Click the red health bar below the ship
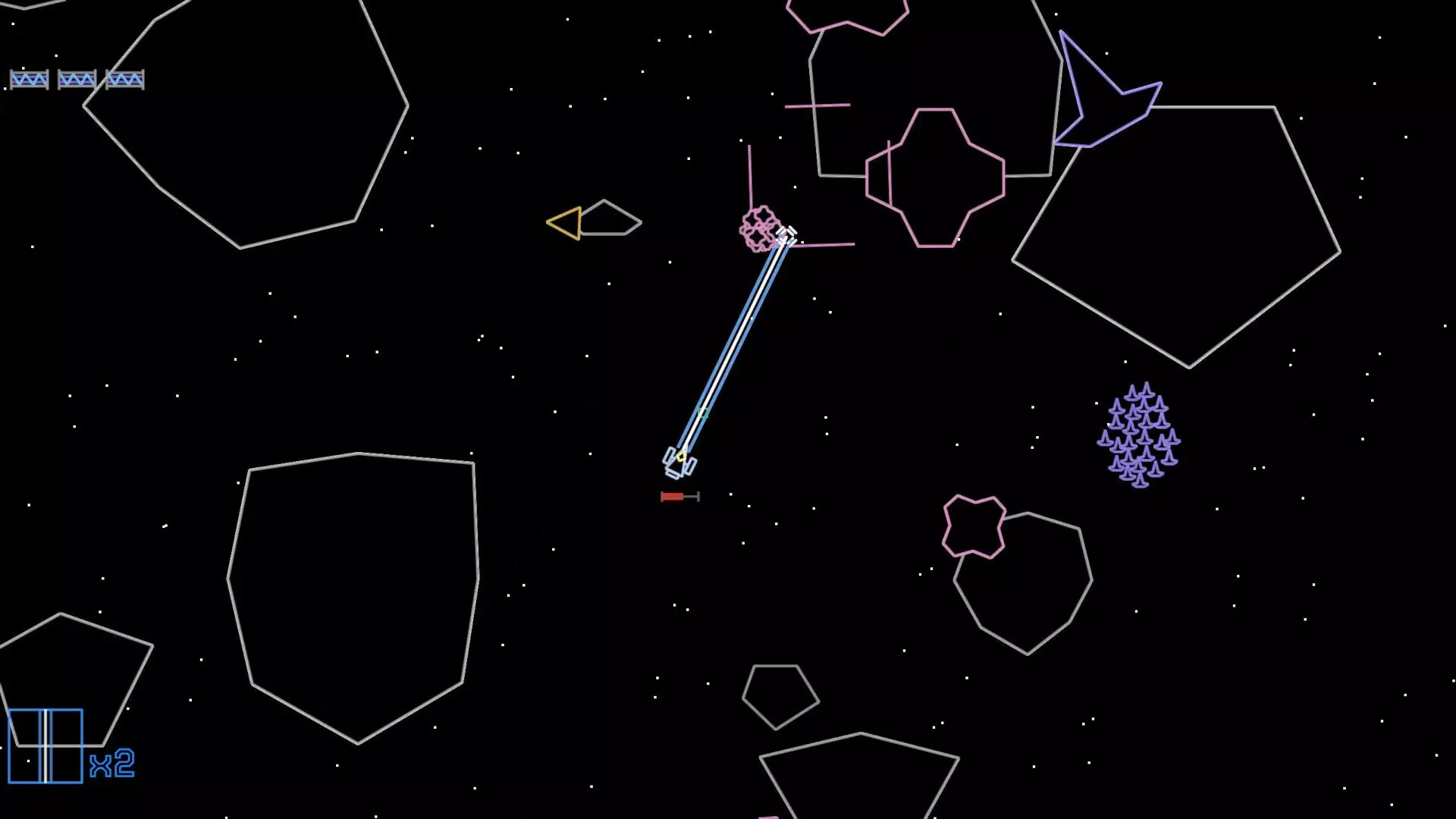1456x819 pixels. [x=672, y=497]
